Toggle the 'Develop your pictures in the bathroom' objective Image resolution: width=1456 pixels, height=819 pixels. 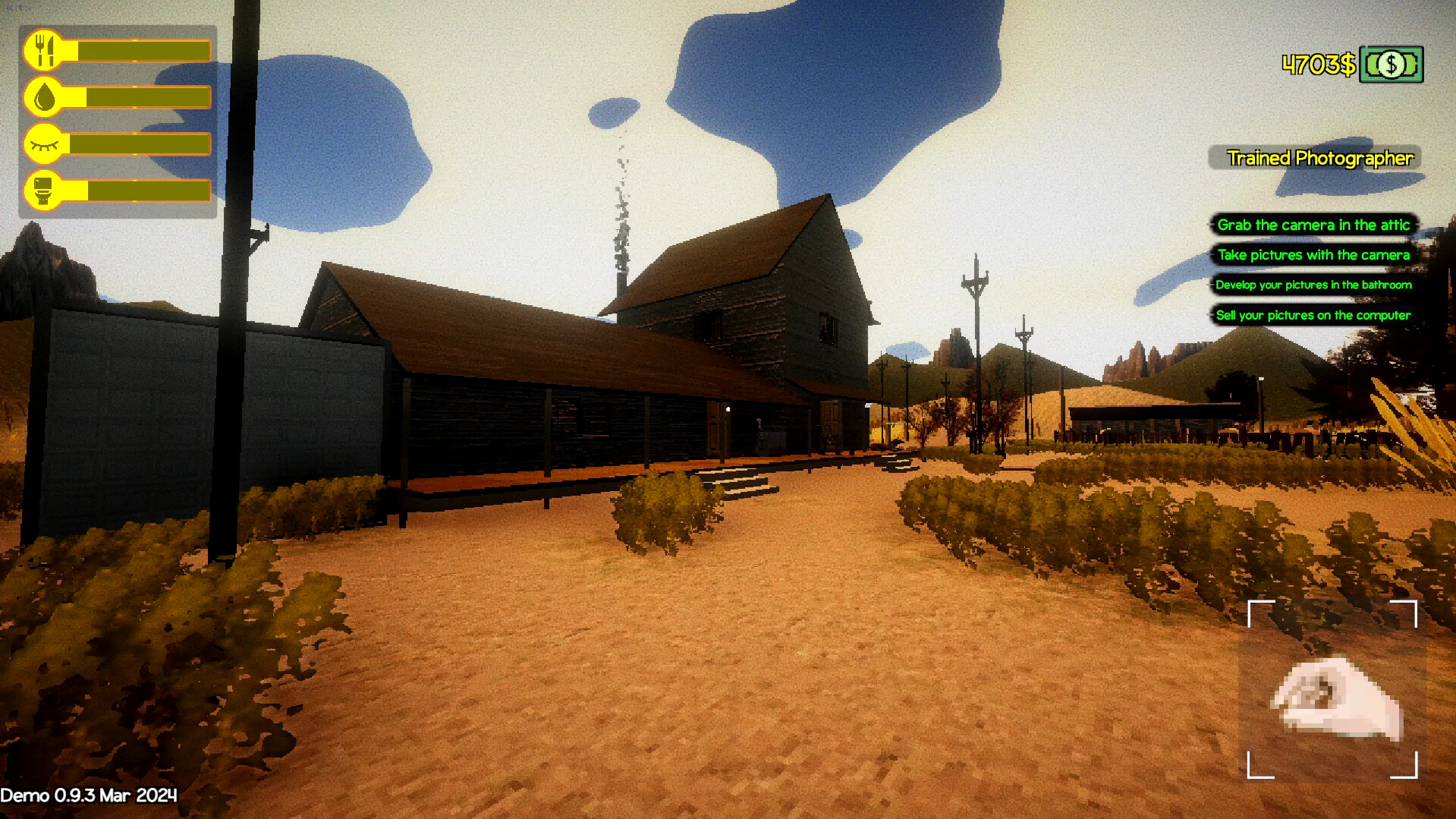point(1313,285)
